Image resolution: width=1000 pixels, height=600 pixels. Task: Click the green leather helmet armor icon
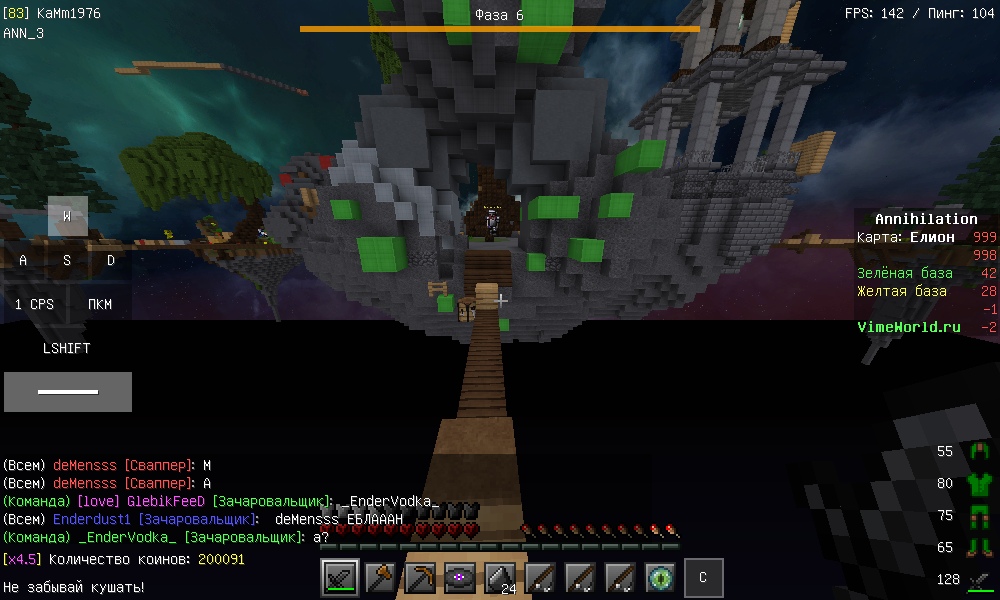point(979,452)
